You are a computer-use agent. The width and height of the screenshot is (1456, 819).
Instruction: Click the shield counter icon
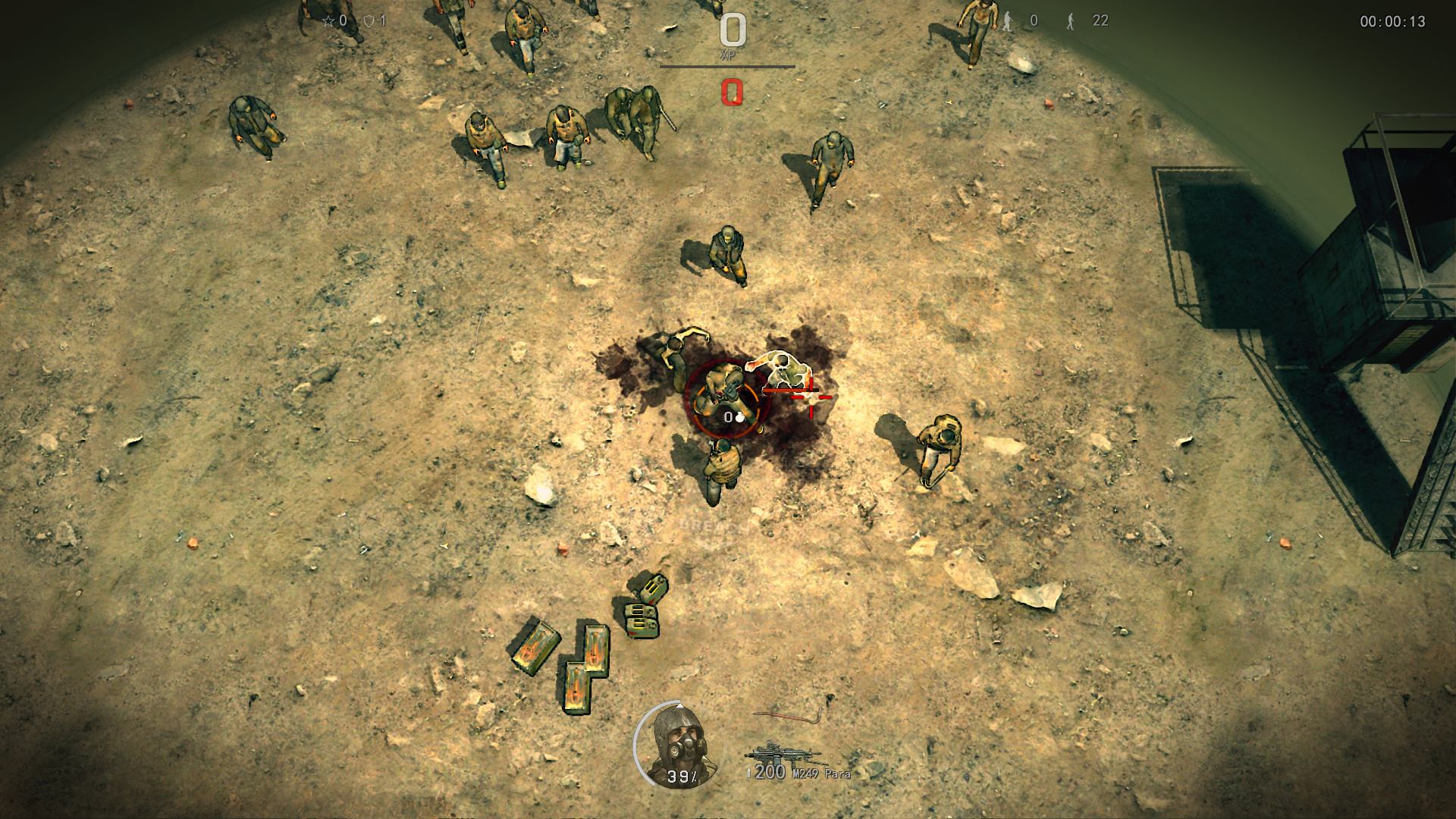tap(369, 21)
